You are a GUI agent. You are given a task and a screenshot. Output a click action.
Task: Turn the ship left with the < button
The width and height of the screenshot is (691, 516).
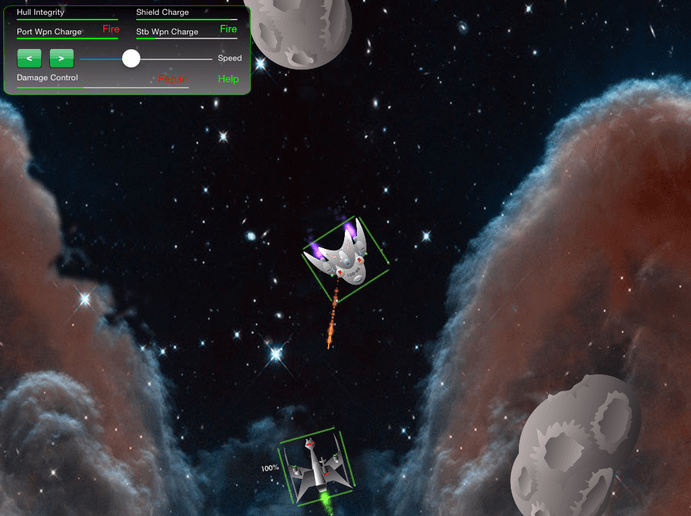click(30, 59)
